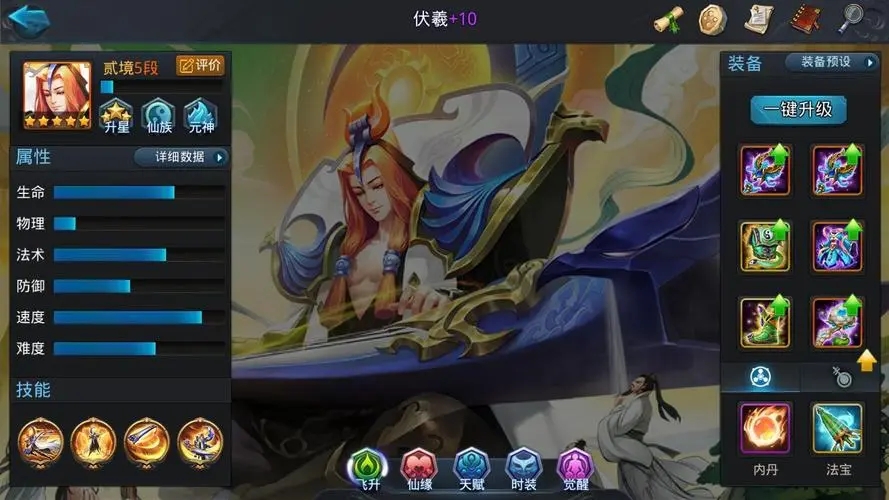Select the 仙族 race icon
The width and height of the screenshot is (889, 500).
pyautogui.click(x=158, y=118)
